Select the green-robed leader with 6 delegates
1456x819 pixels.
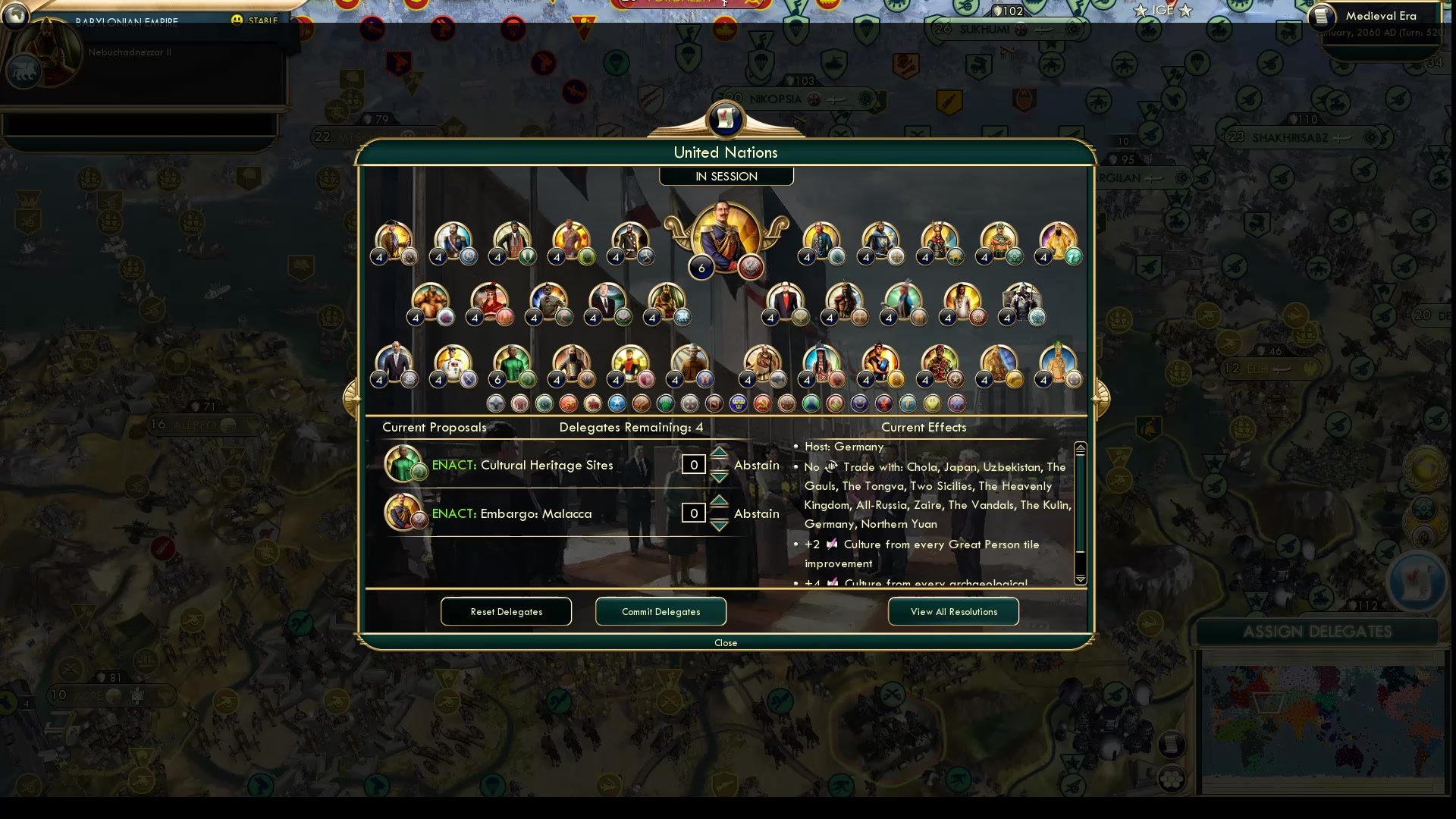pyautogui.click(x=513, y=362)
